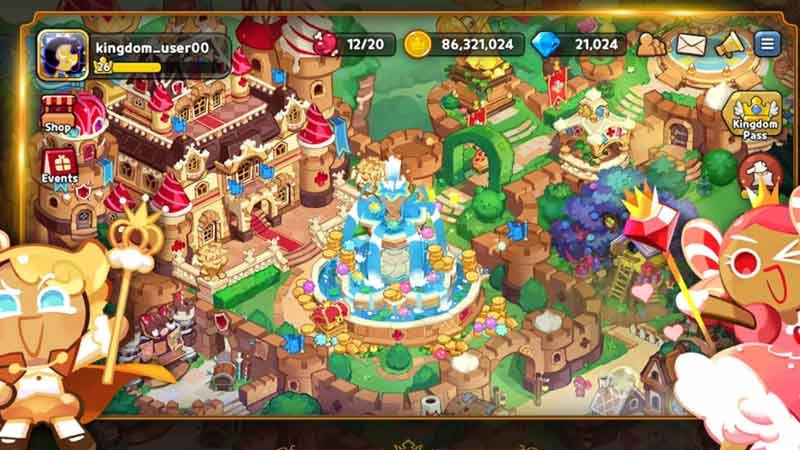Open the mailbox envelope icon

(692, 44)
